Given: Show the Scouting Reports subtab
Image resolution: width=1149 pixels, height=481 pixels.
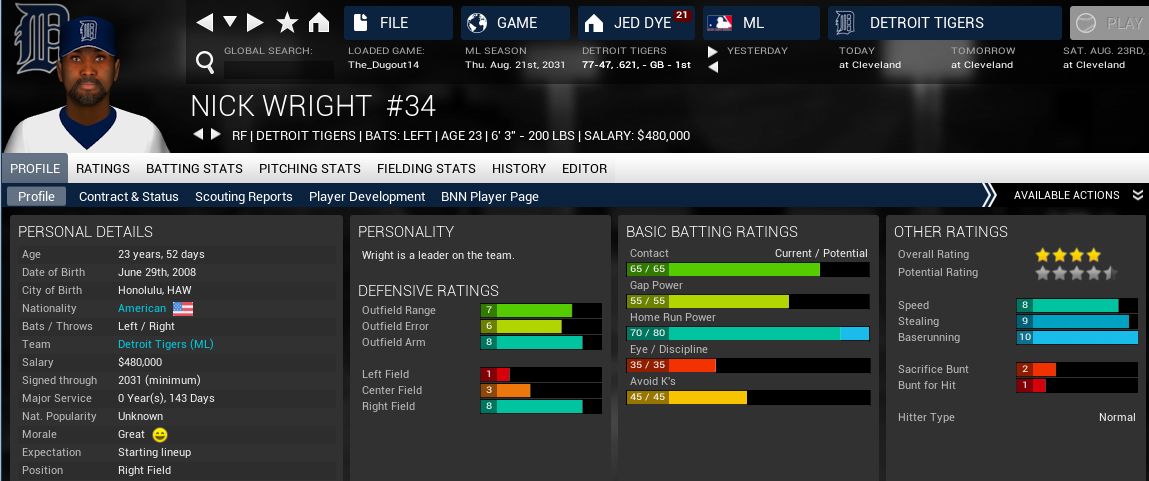Looking at the screenshot, I should click(x=244, y=197).
